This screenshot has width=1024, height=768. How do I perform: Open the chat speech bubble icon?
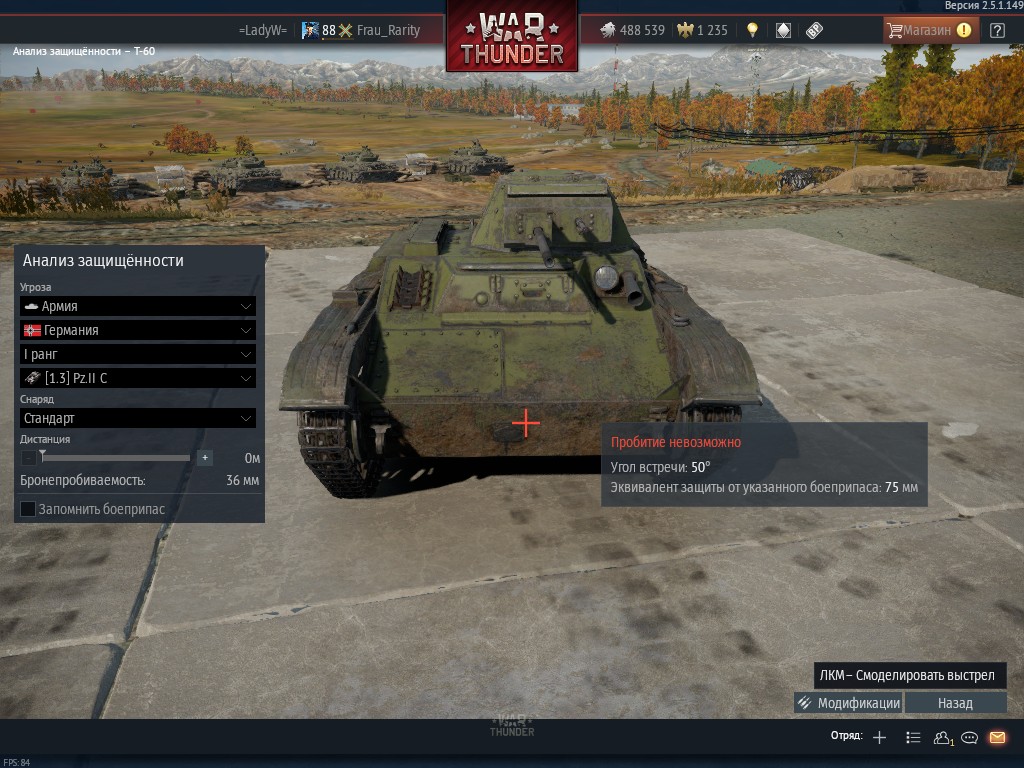[x=969, y=738]
